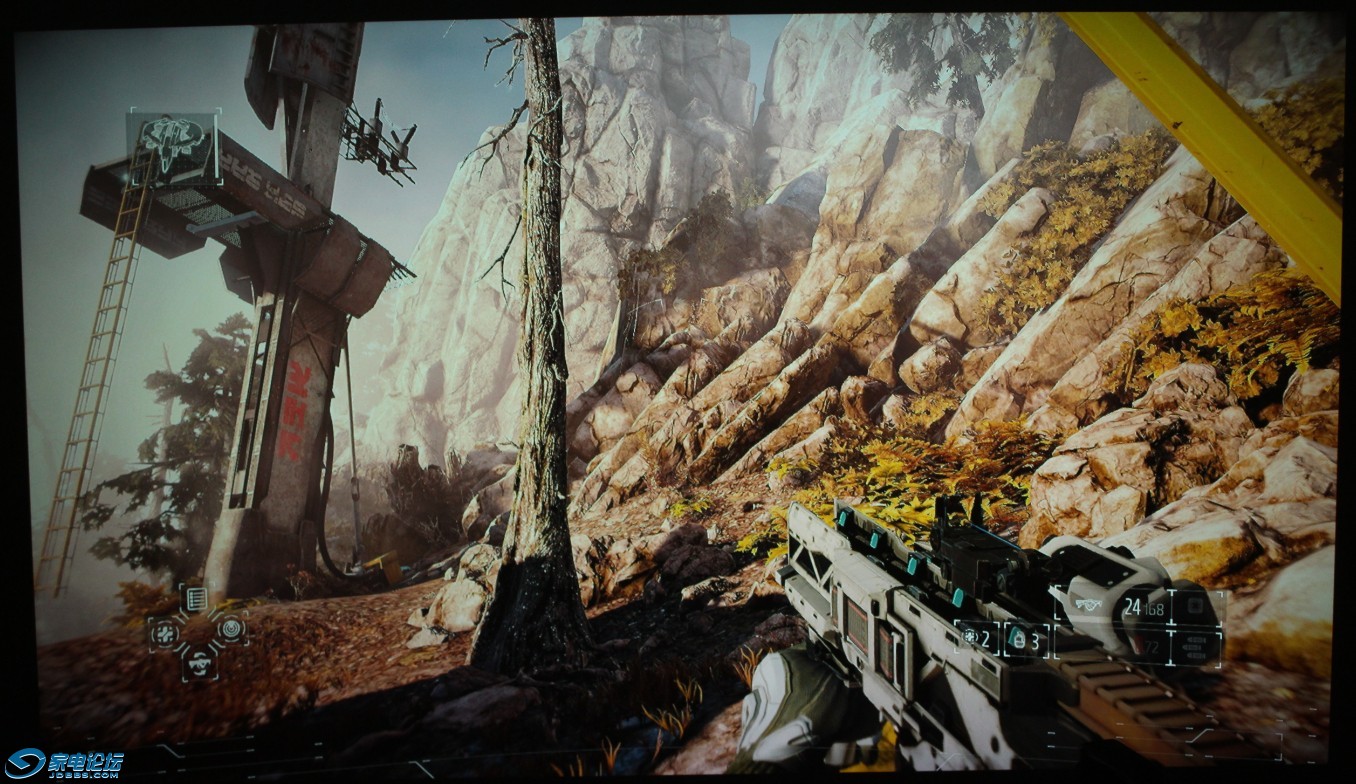1356x784 pixels.
Task: Click the ship-shaped objective marker
Action: (x=172, y=145)
